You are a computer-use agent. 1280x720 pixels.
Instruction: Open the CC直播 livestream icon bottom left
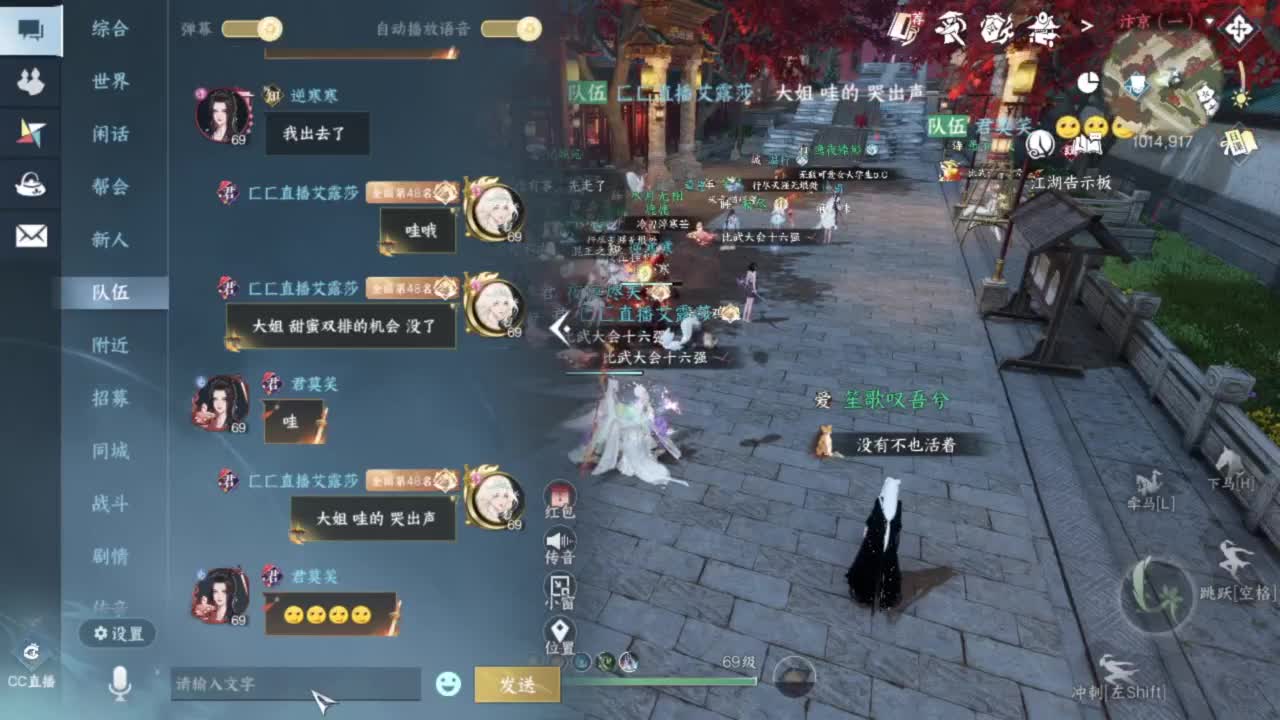pos(33,660)
